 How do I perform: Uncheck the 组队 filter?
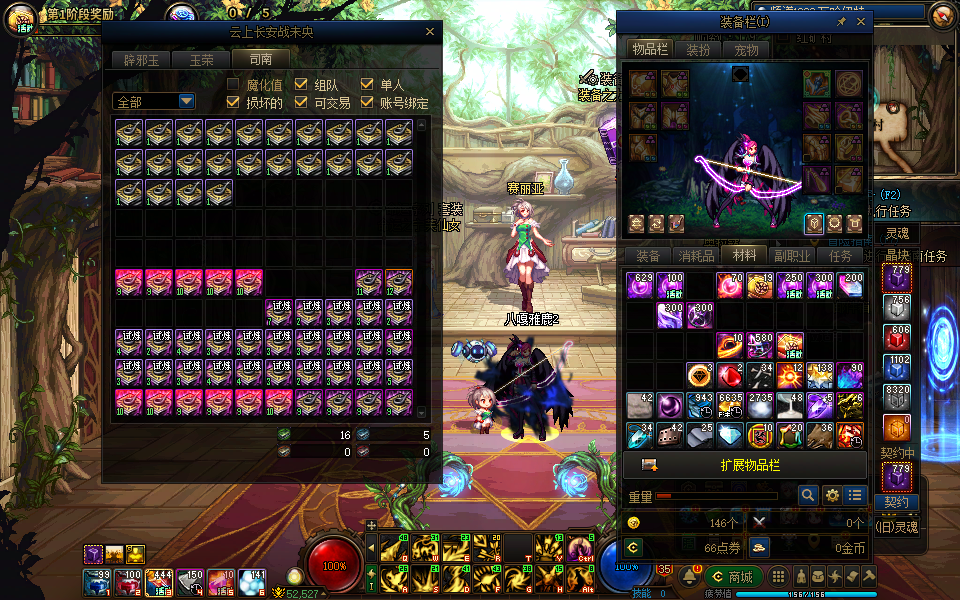(x=301, y=85)
